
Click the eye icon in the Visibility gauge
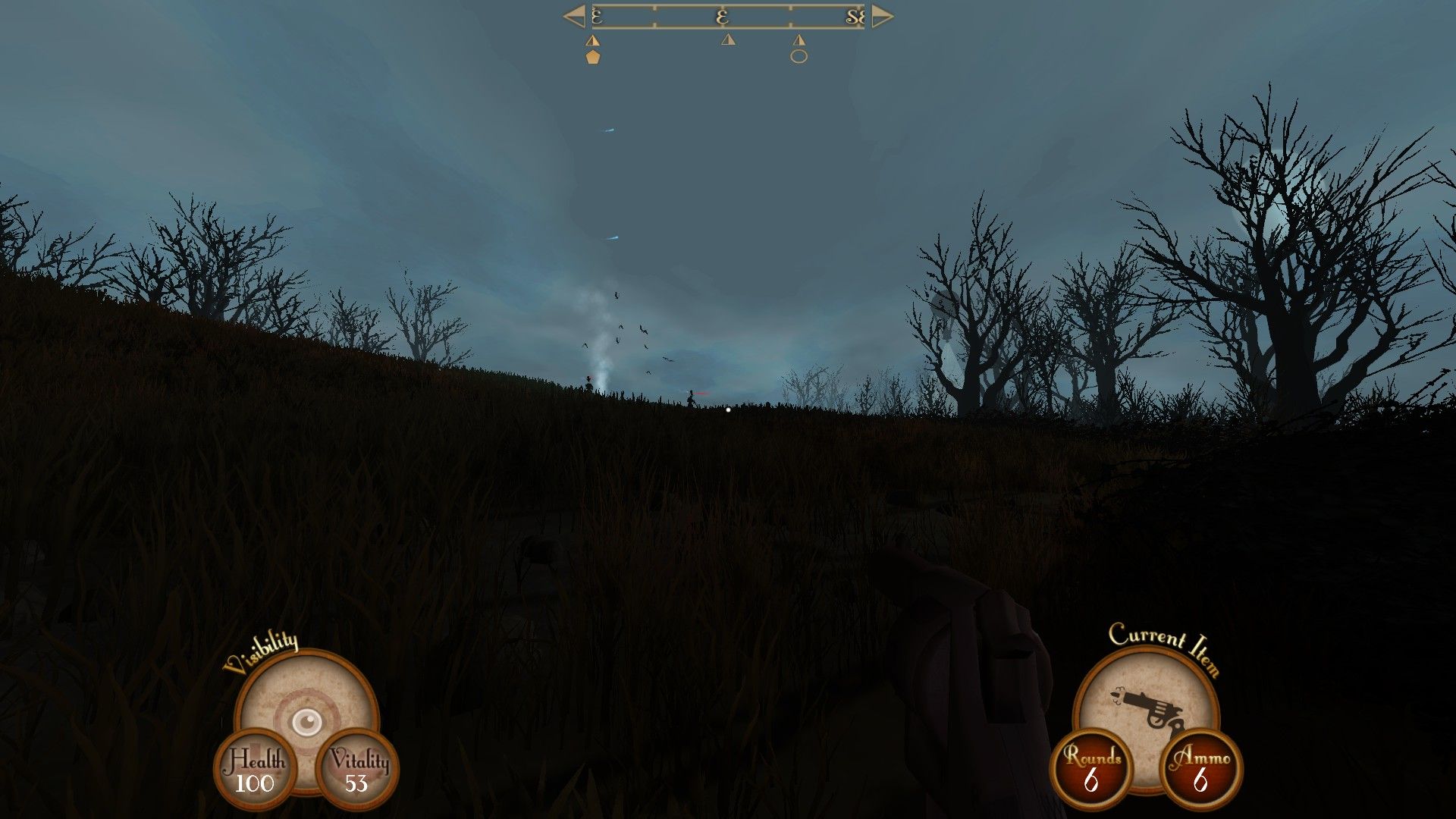pos(306,723)
